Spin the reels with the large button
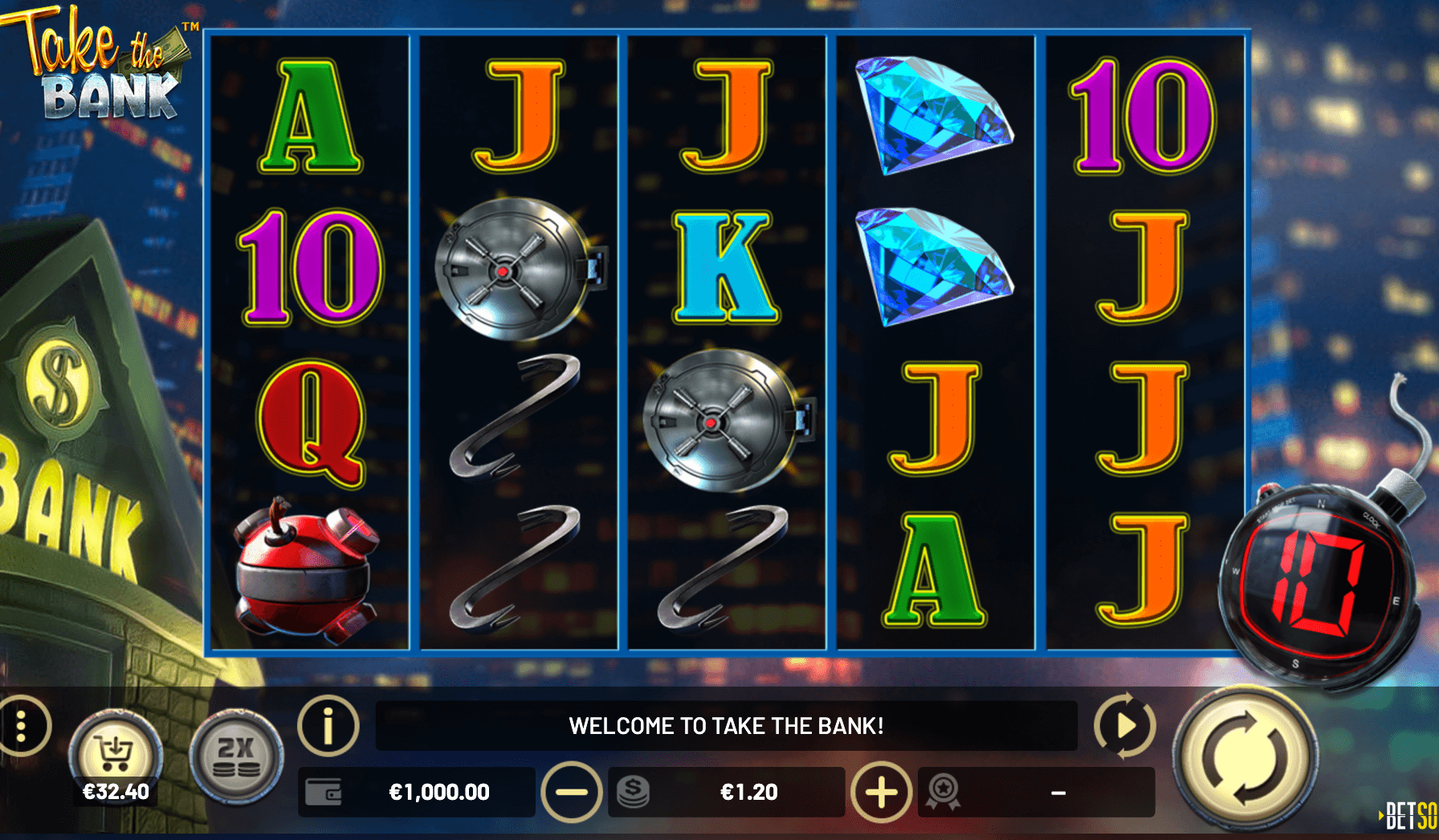This screenshot has height=840, width=1439. click(x=1244, y=757)
